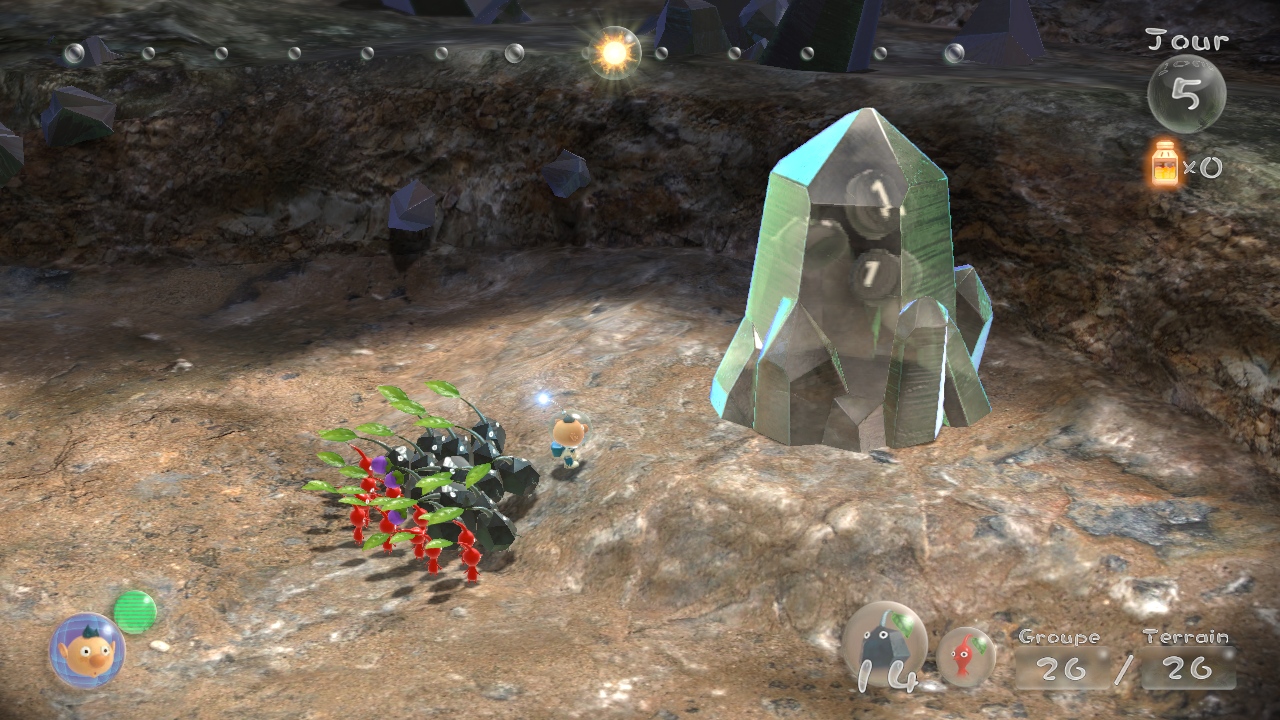Click the orange juice bottle icon

tap(1165, 164)
